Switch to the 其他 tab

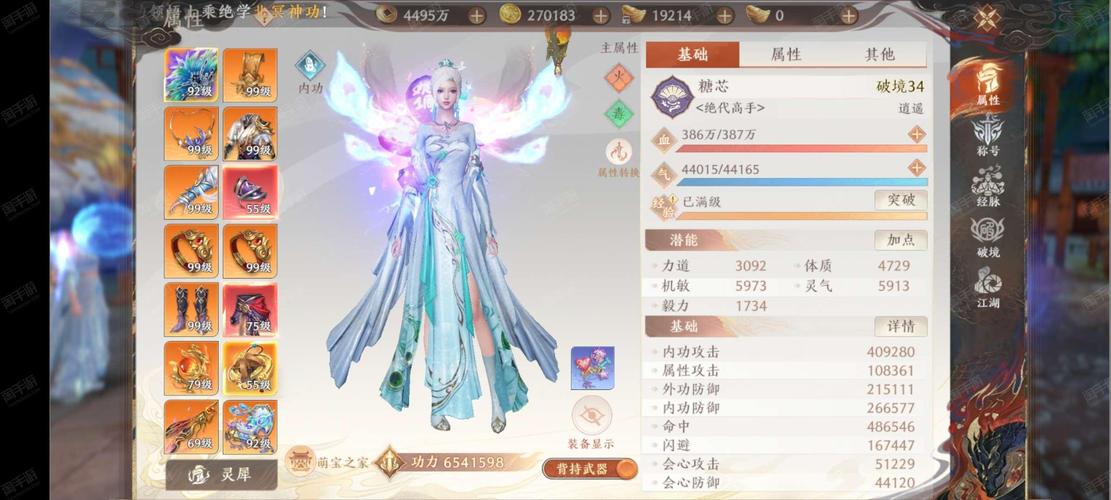pyautogui.click(x=879, y=54)
